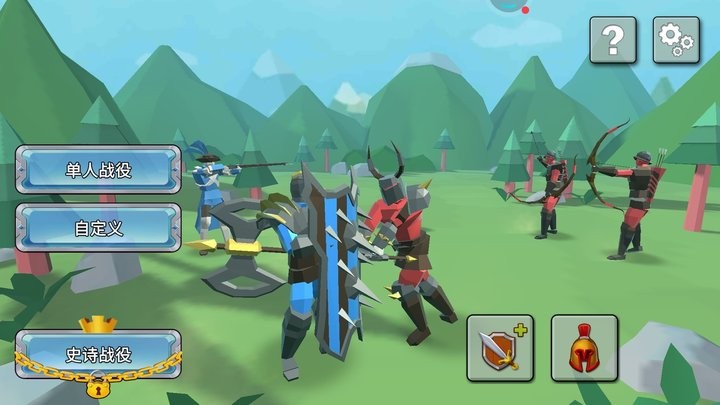Open the red spartan helmet icon
Viewport: 720px width, 405px height.
point(584,348)
